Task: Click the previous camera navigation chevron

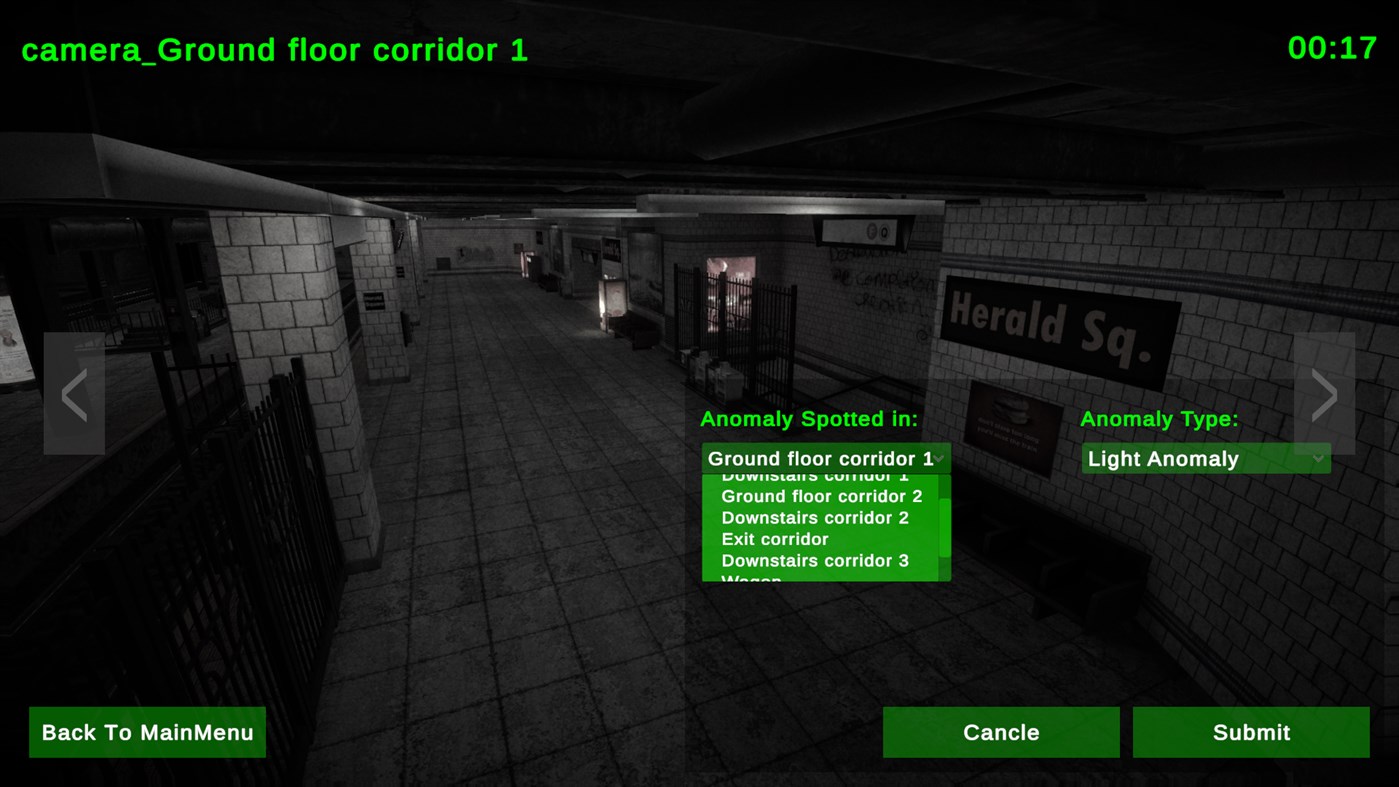Action: coord(73,393)
